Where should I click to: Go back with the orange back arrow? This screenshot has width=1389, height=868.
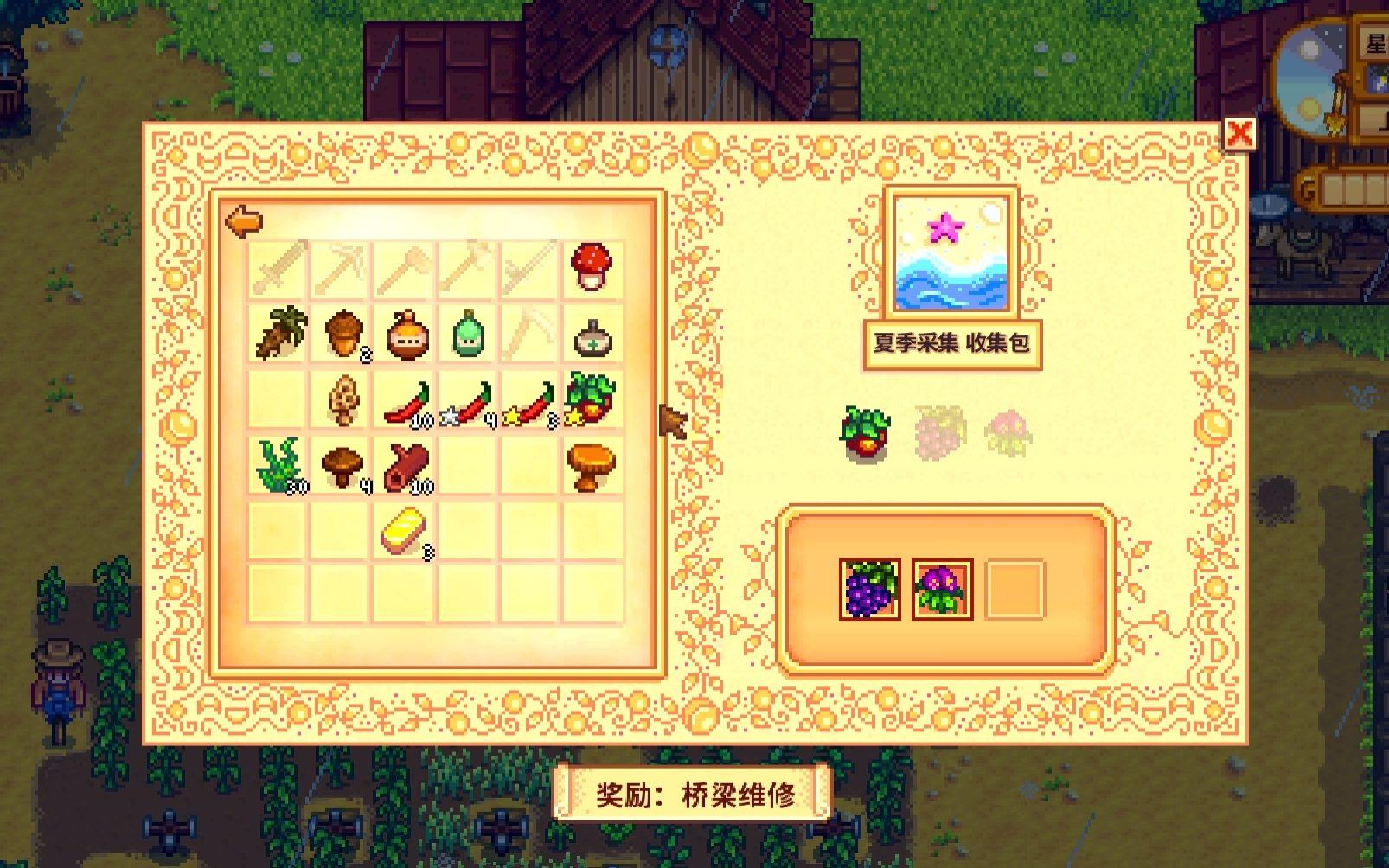[x=246, y=222]
